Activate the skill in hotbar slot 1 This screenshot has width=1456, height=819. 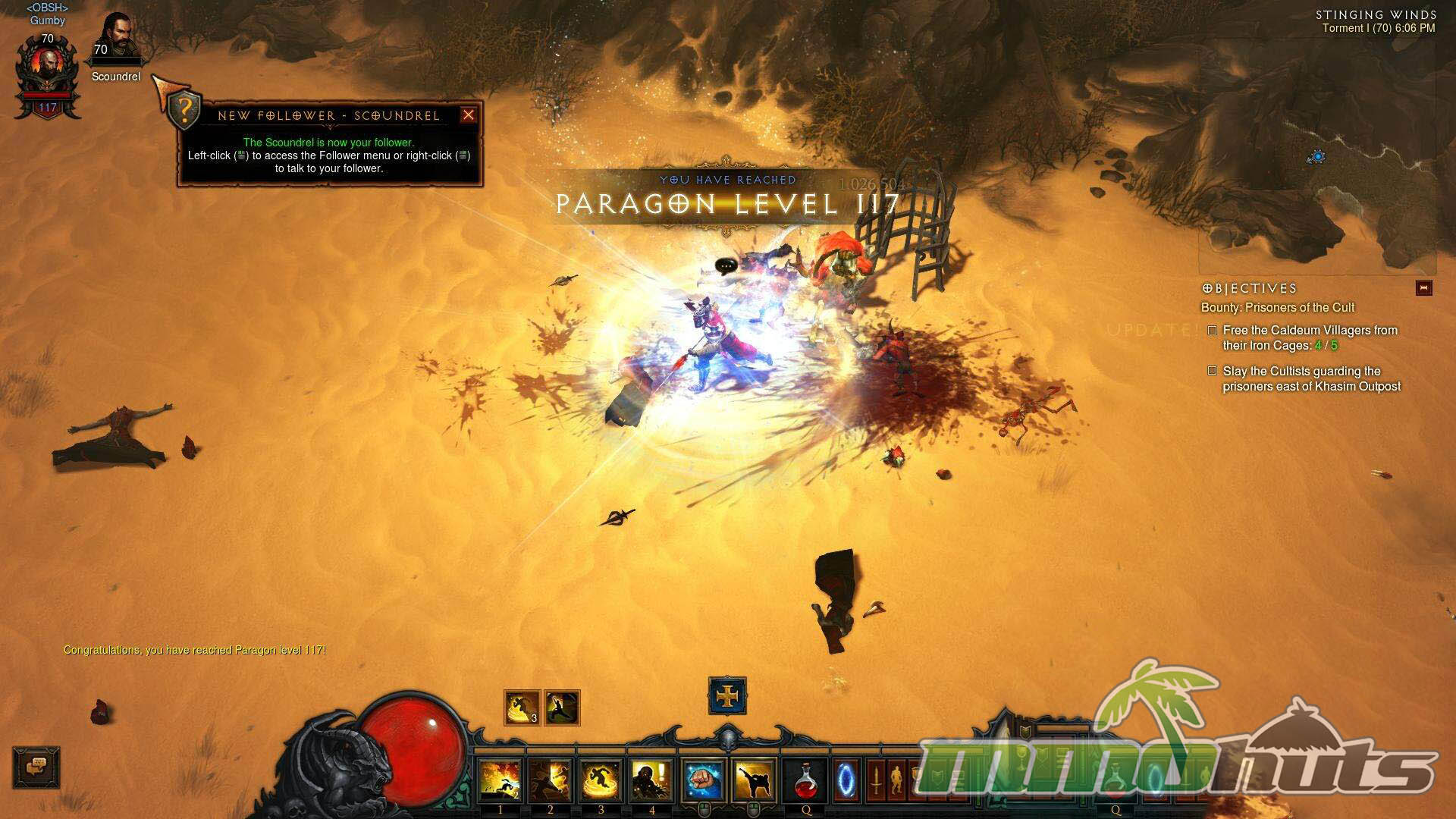click(x=500, y=781)
